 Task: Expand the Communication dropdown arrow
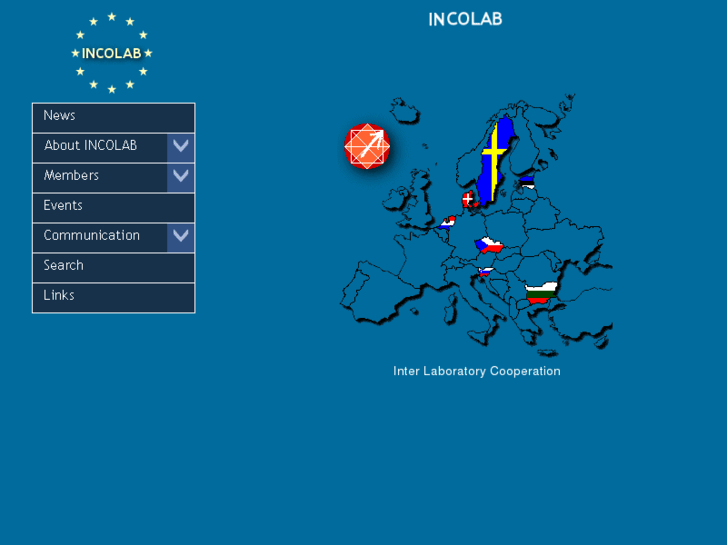click(x=181, y=237)
